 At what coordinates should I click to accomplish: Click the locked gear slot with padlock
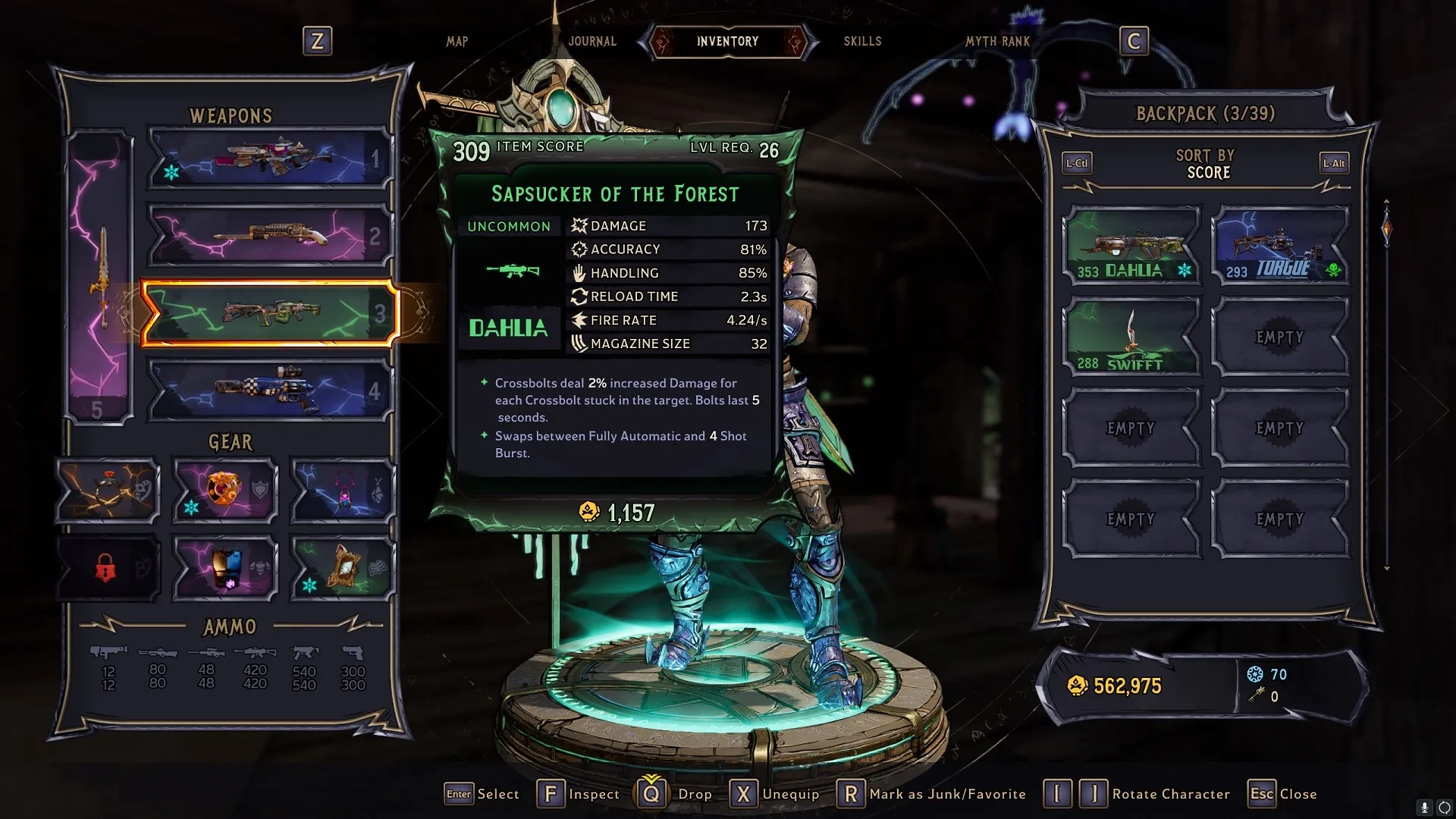108,567
